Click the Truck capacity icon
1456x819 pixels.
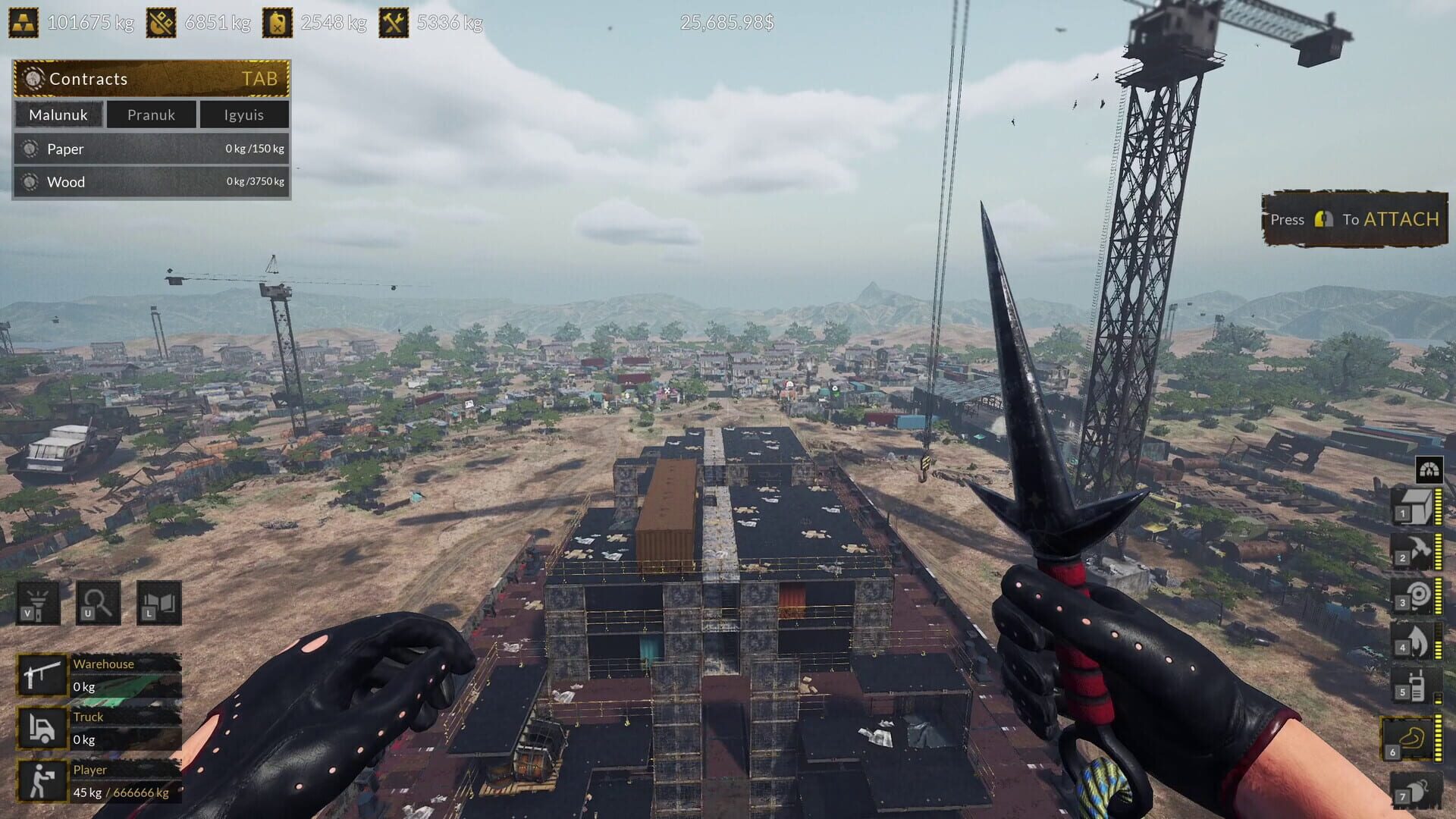42,728
